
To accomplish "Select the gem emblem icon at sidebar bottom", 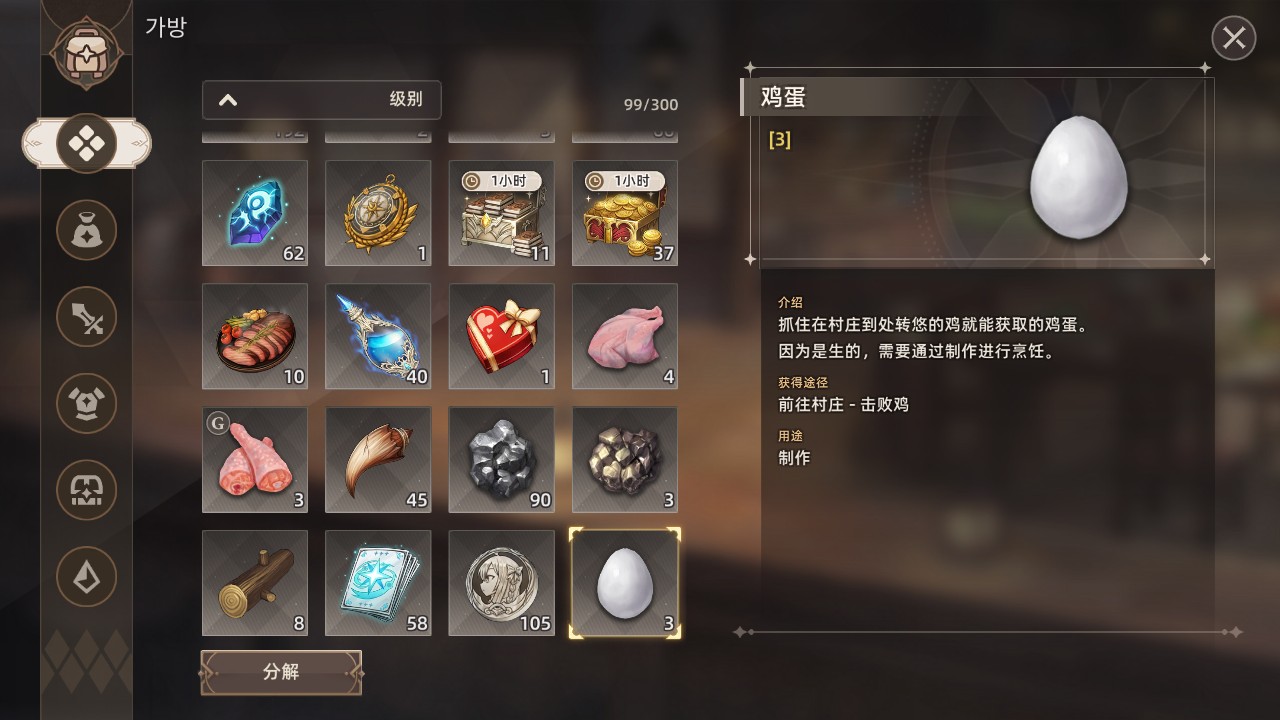I will 87,578.
